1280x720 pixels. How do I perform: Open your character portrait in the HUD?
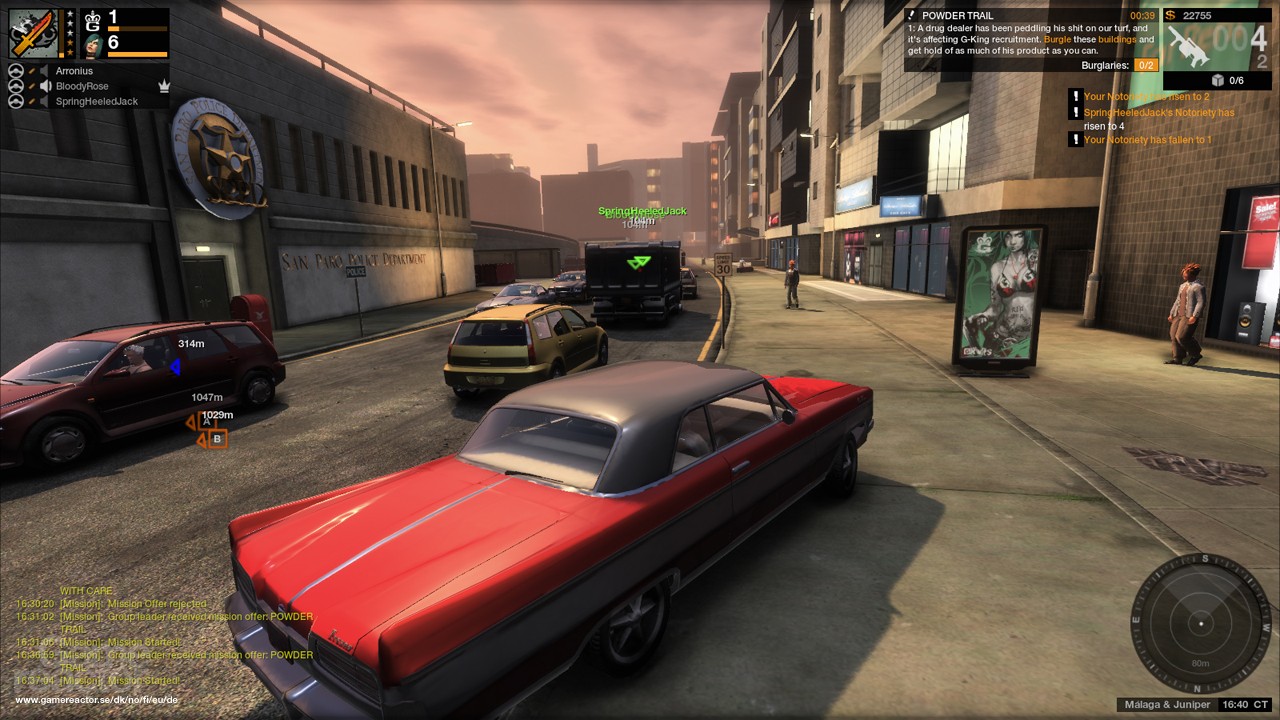pyautogui.click(x=92, y=46)
